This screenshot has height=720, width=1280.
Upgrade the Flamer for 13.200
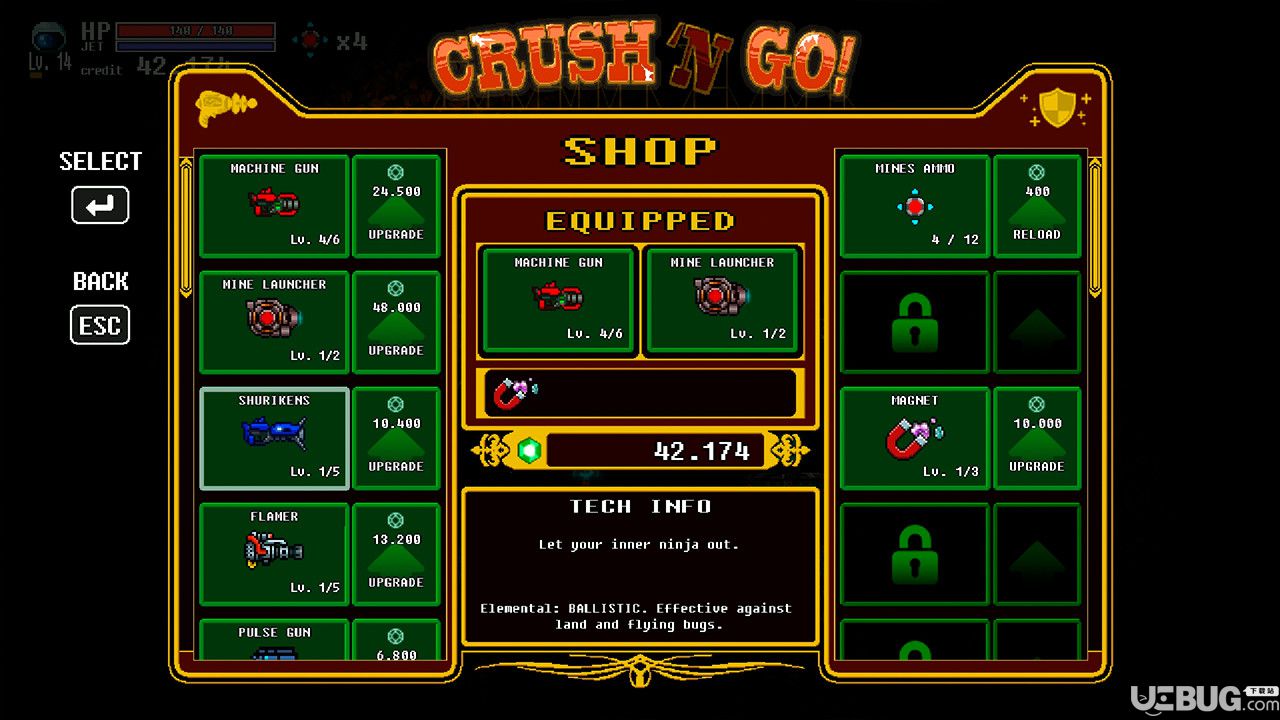coord(396,554)
